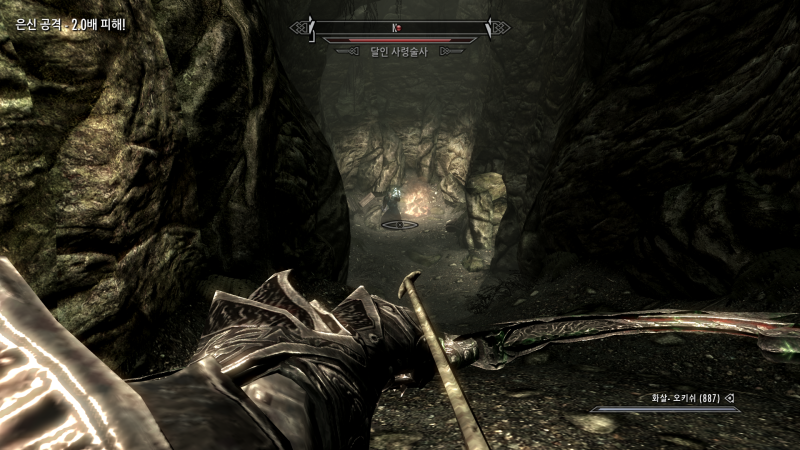The image size is (800, 450).
Task: Click the stealth eye detection icon
Action: [x=399, y=225]
